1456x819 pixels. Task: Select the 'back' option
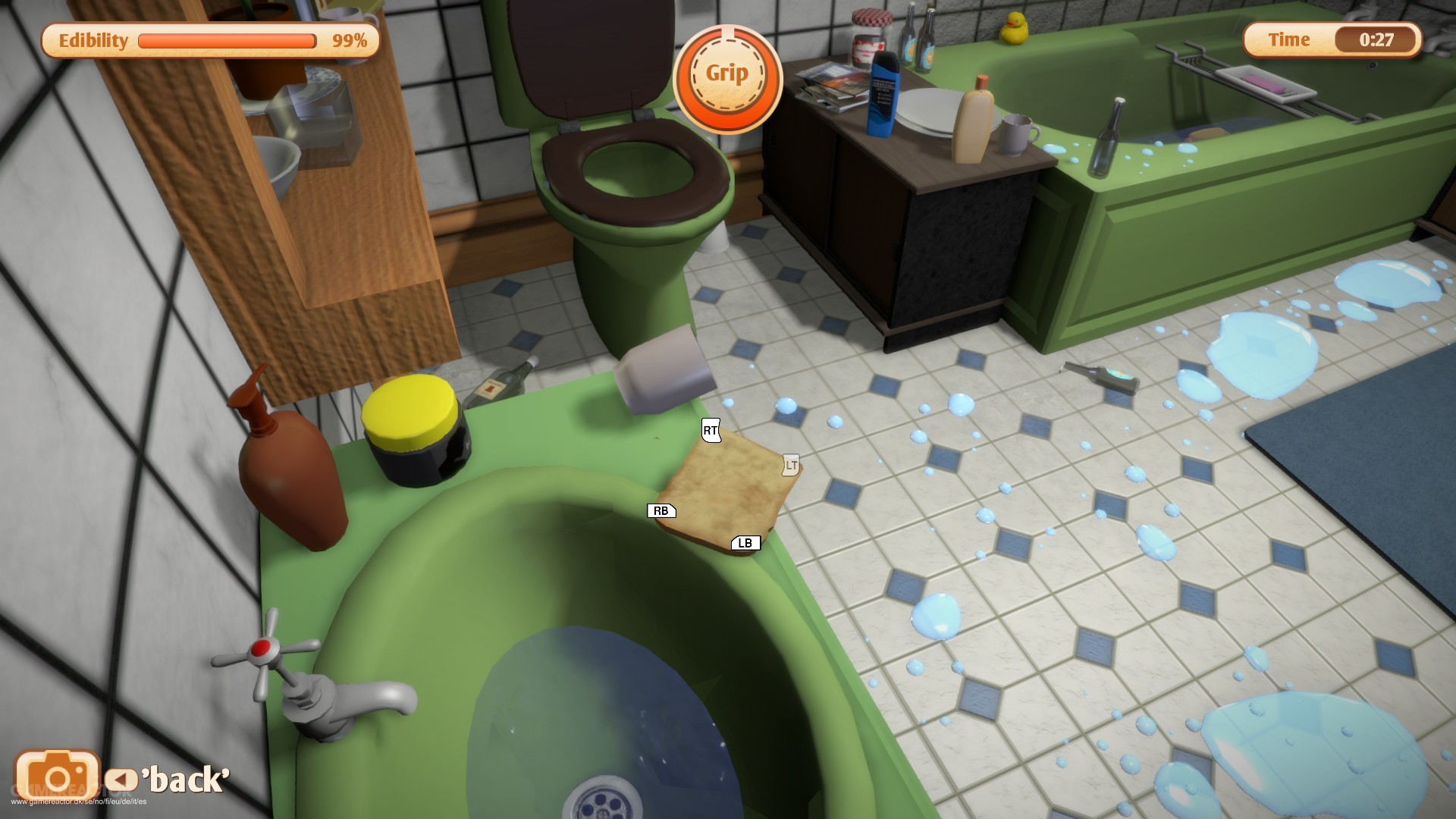tap(186, 778)
